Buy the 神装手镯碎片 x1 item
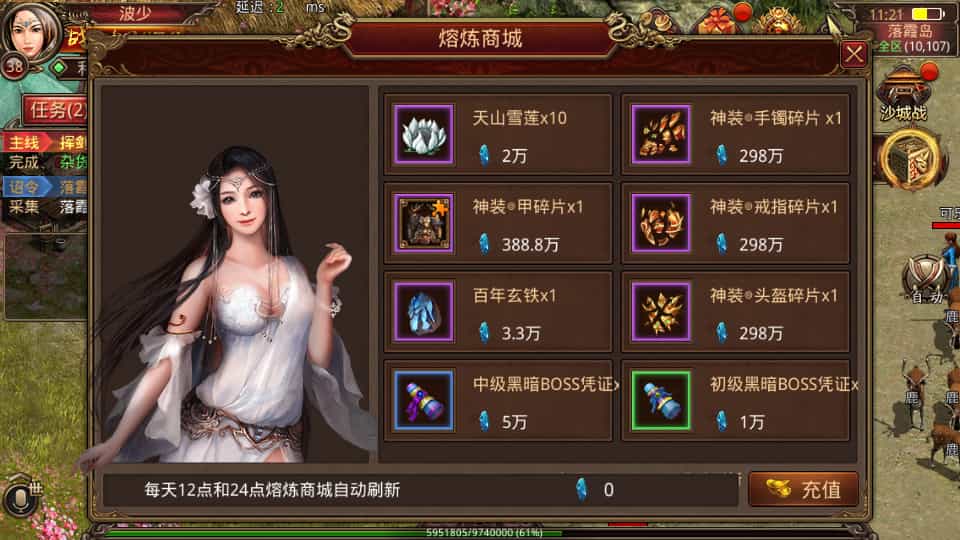 coord(735,134)
